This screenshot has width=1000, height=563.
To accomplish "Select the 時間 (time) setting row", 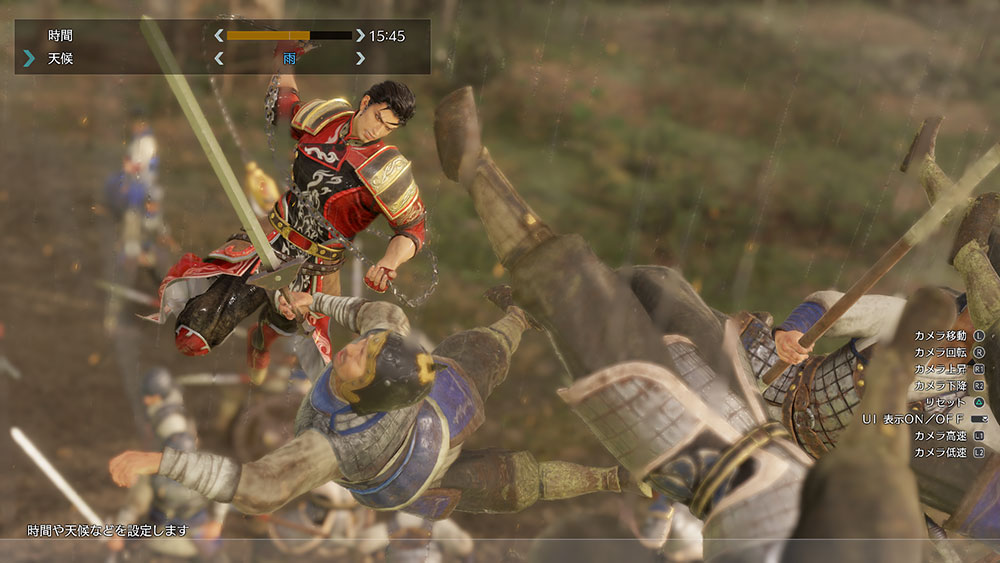I will pos(60,36).
